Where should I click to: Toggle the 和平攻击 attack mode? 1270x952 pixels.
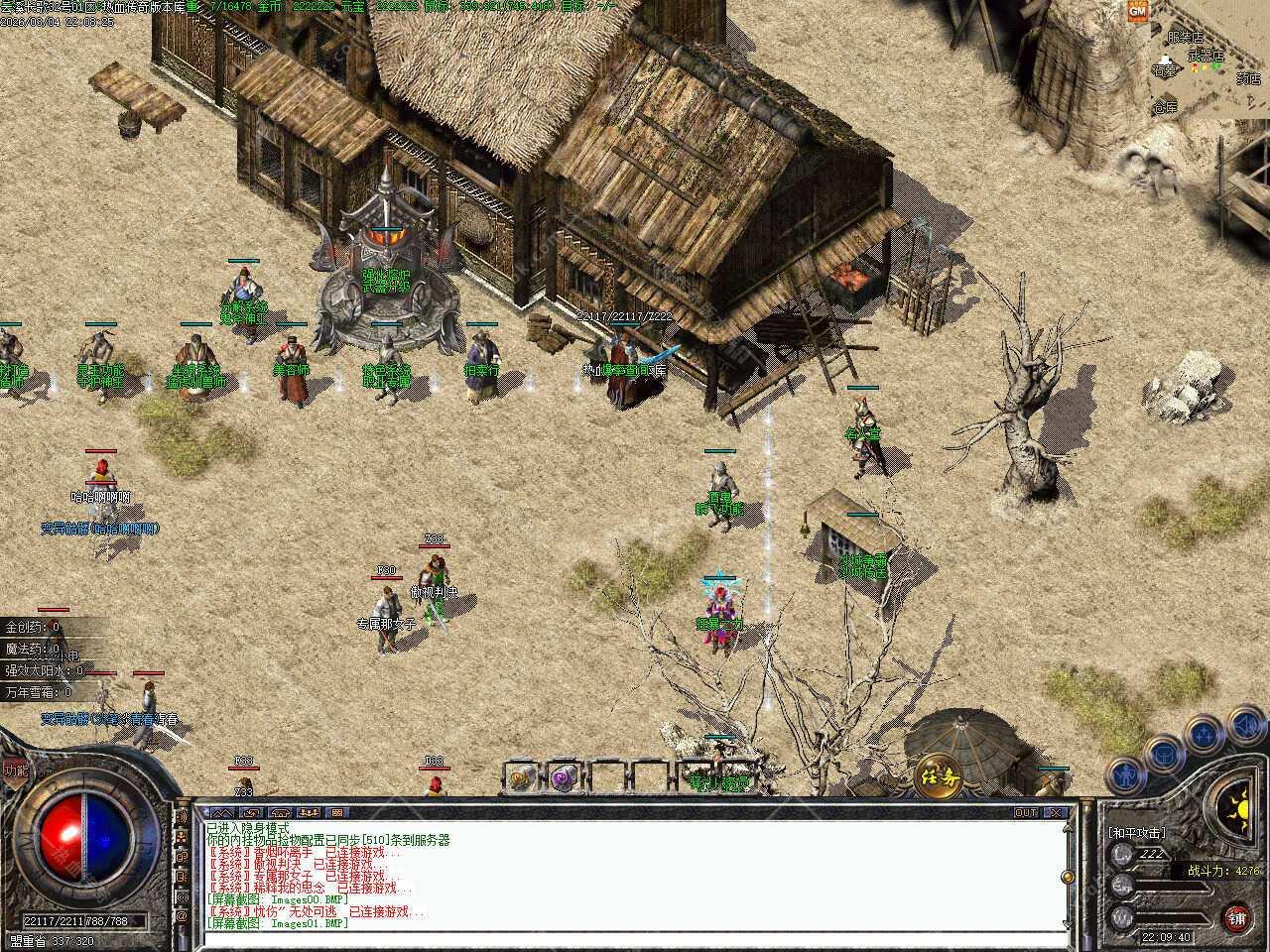(x=1137, y=833)
